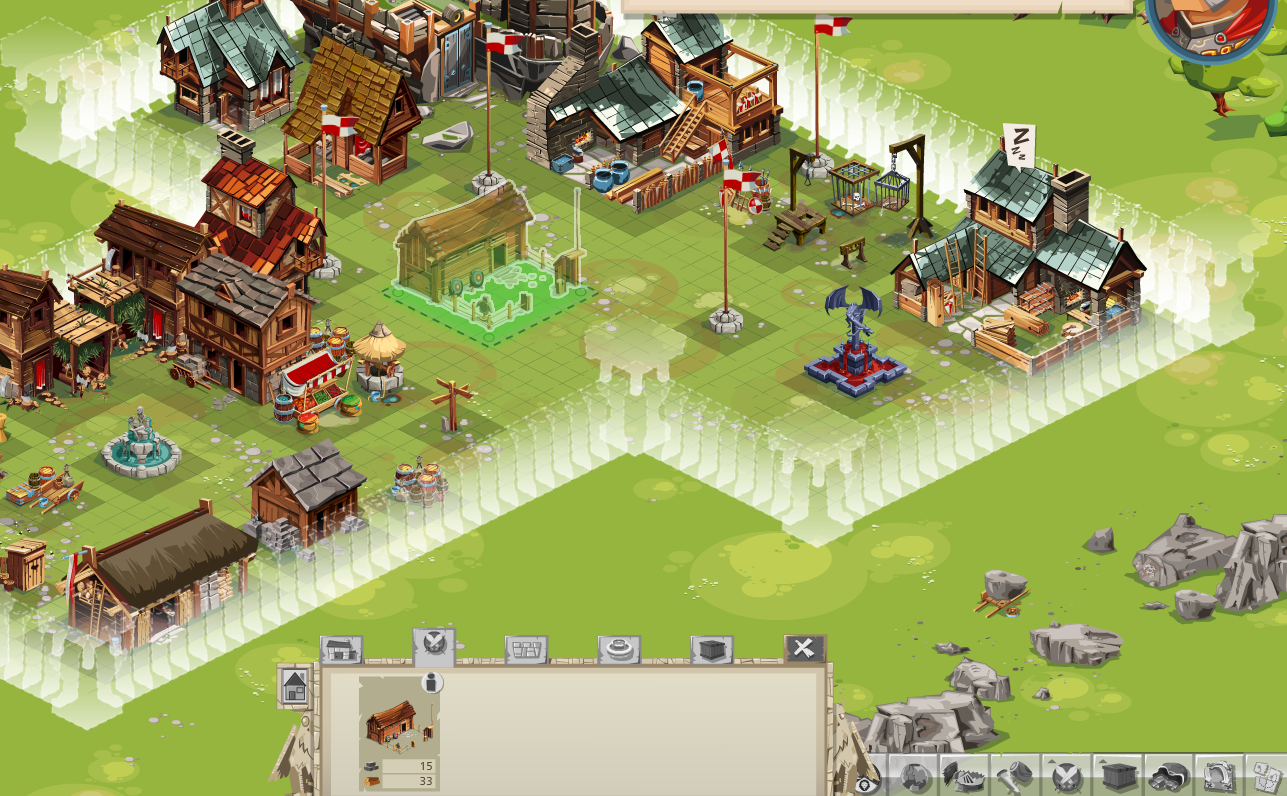This screenshot has width=1287, height=796.
Task: Open the info button on the barracks card
Action: coord(431,682)
